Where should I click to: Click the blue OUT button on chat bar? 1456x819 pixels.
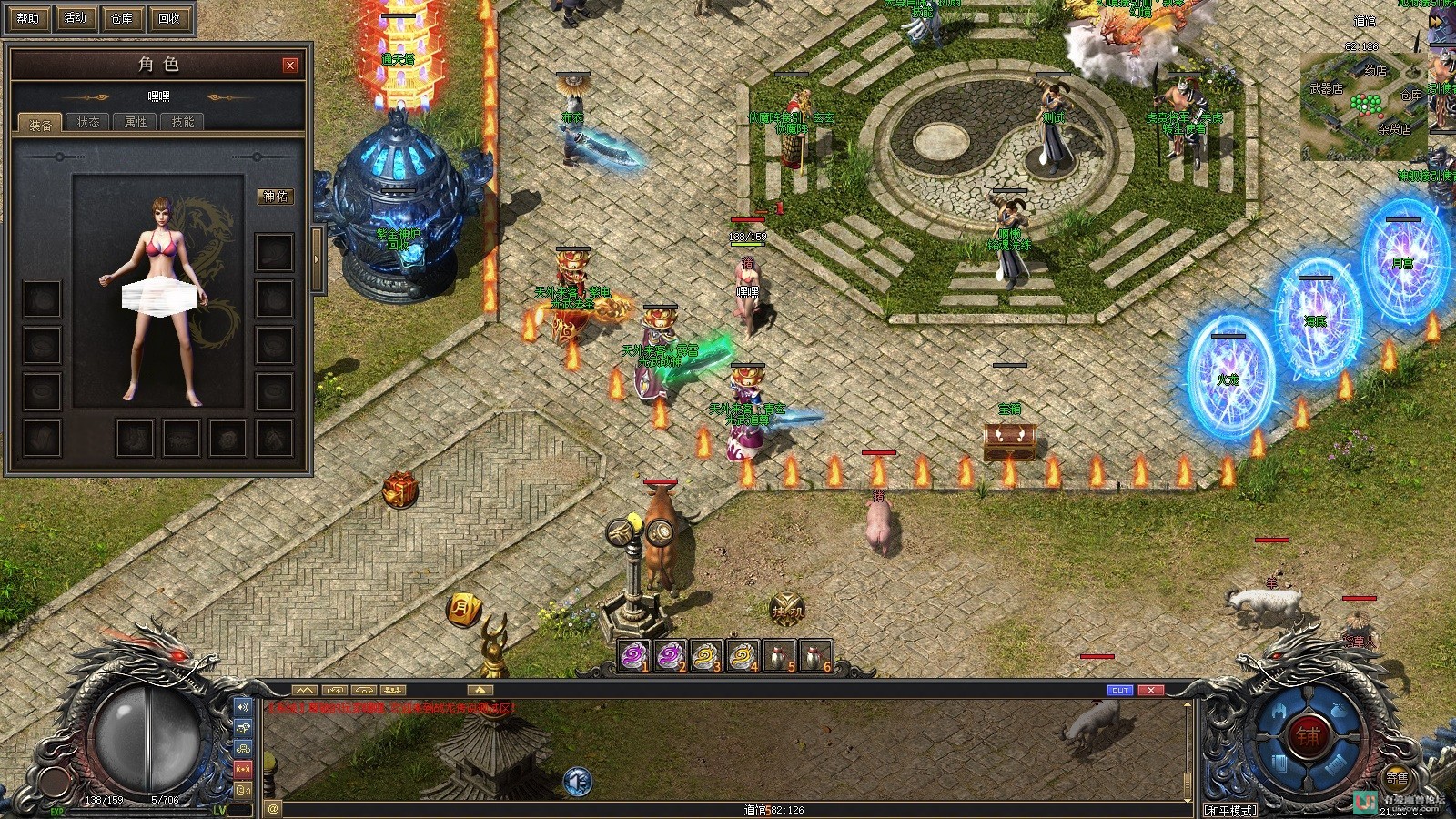1119,691
